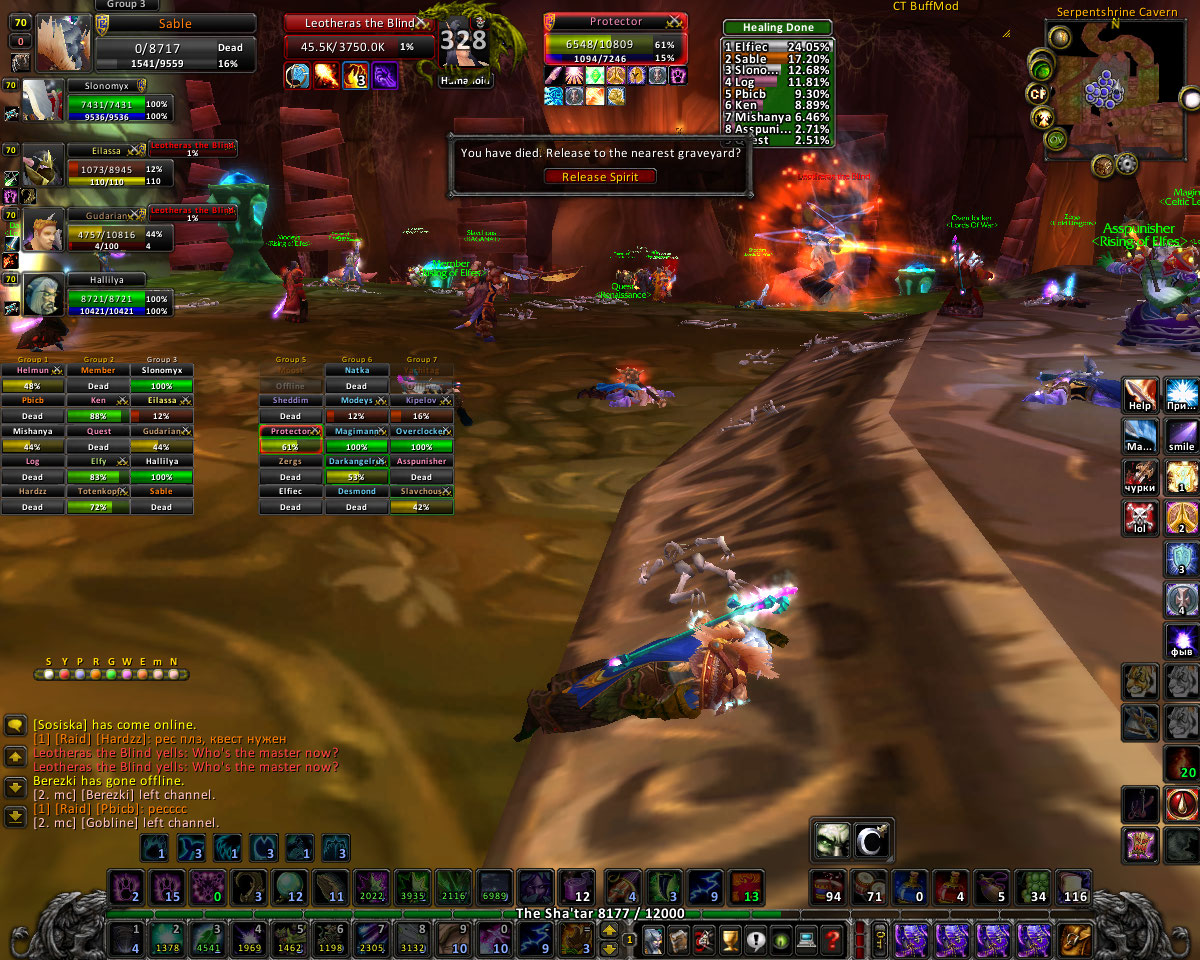Open the backpack bag slot
The height and width of the screenshot is (960, 1200).
tap(1075, 940)
